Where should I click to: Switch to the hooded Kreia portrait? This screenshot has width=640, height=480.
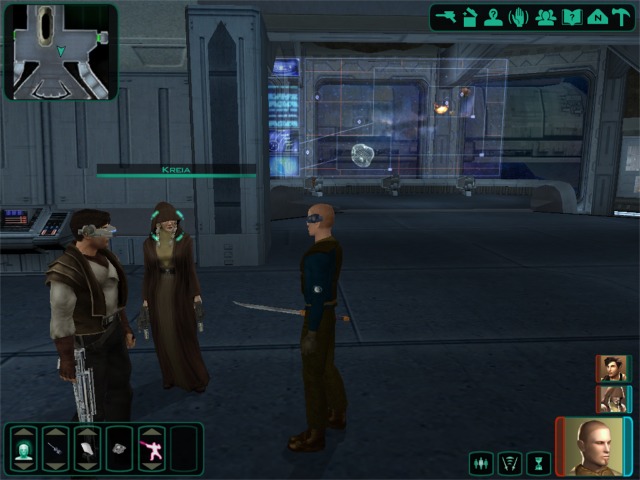(x=611, y=399)
